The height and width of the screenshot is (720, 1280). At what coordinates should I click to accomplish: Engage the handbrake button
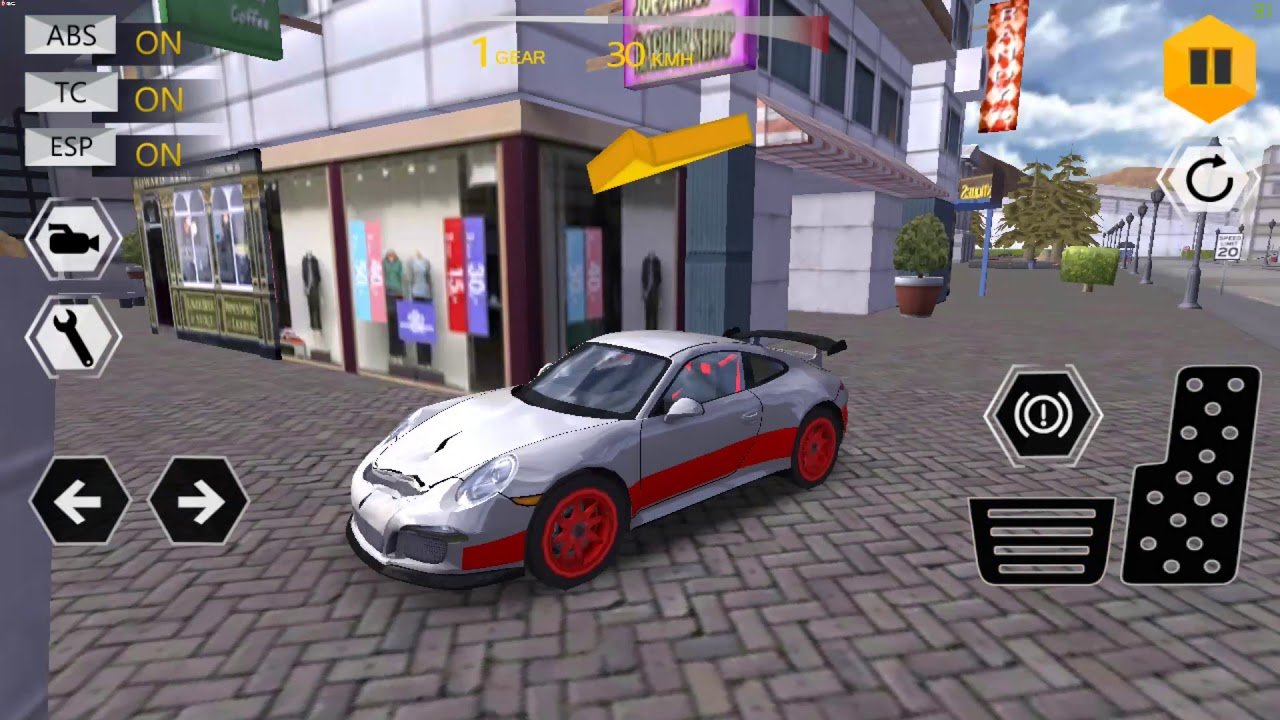(1042, 415)
